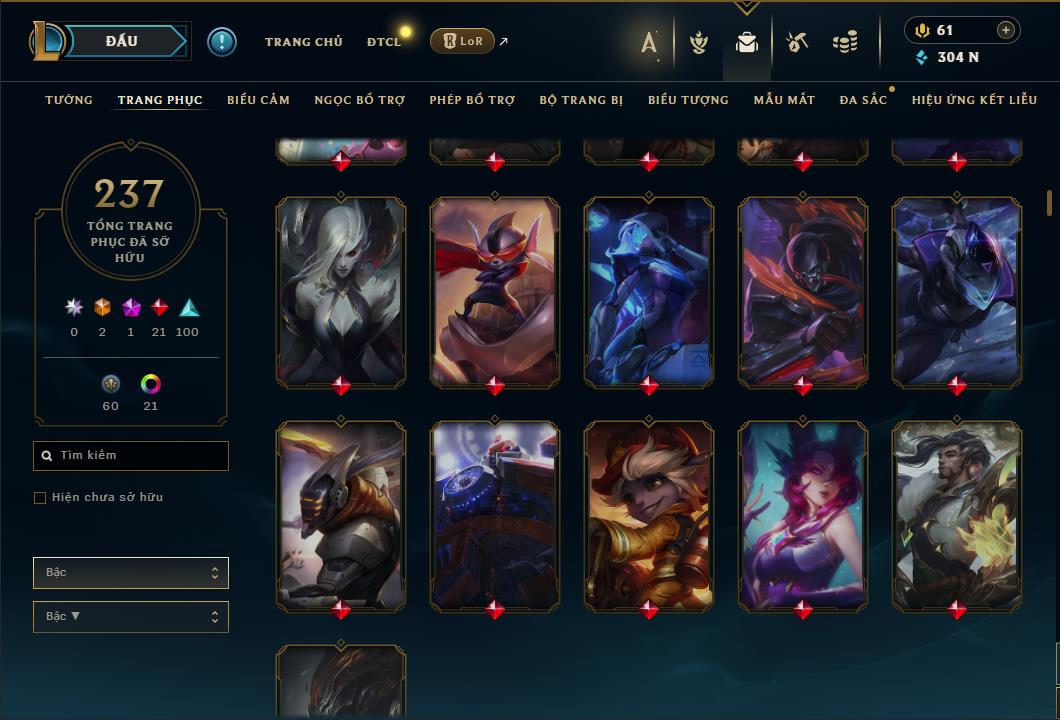Click the Tìm kiếm search field

[x=131, y=456]
